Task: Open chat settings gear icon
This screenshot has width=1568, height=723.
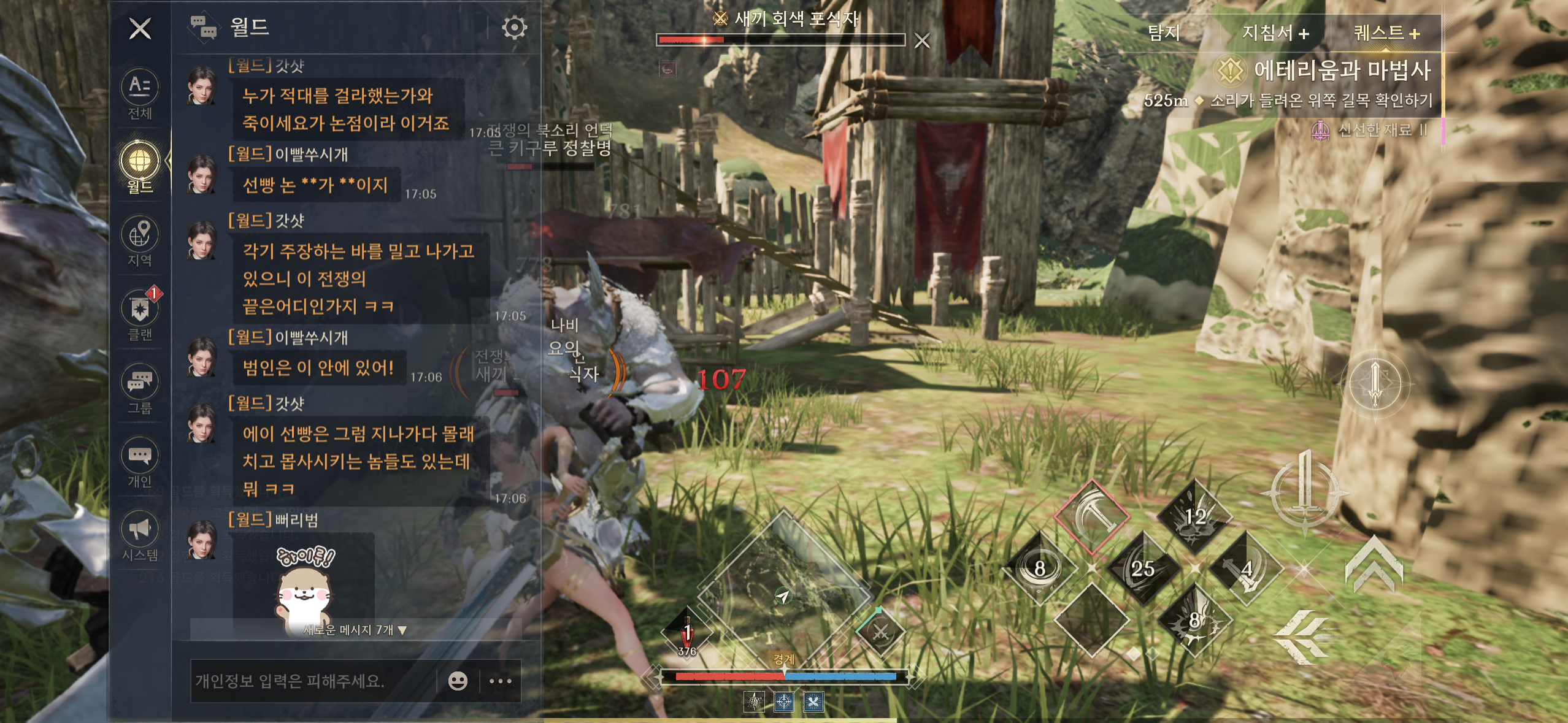Action: (x=514, y=28)
